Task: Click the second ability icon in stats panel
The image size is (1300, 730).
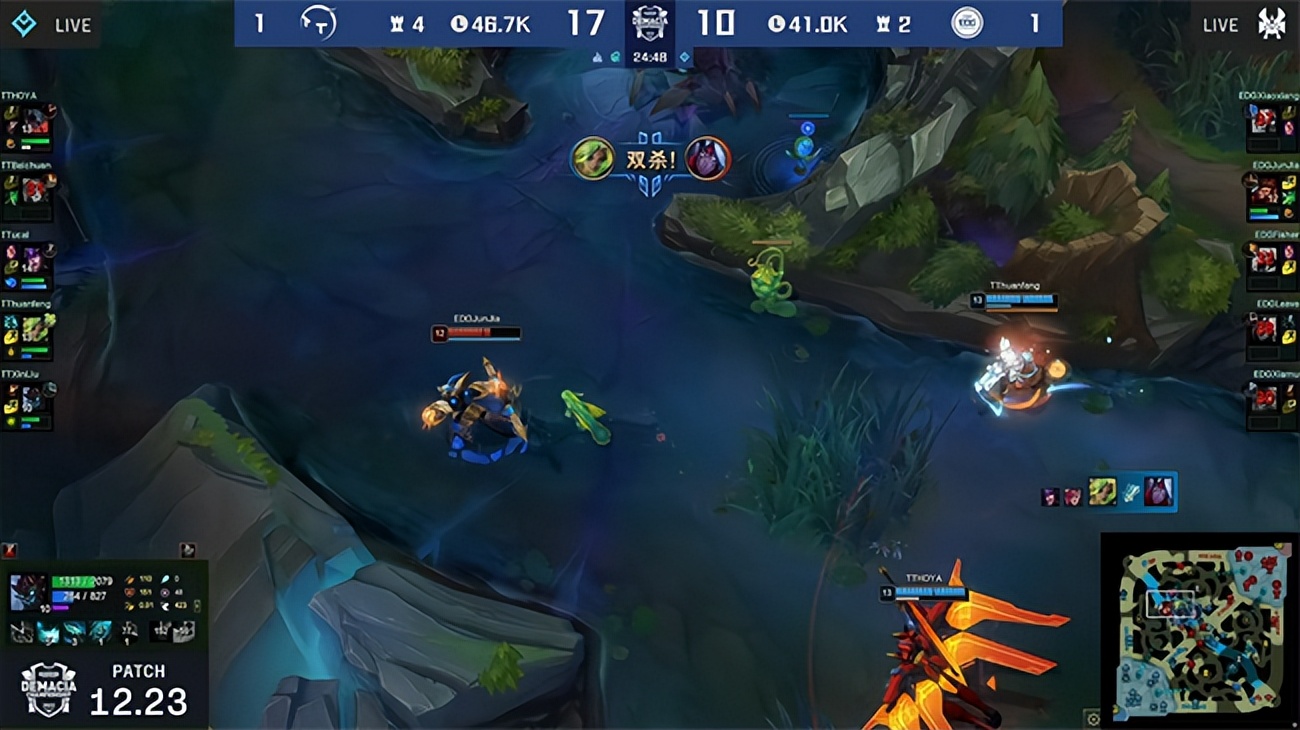Action: click(x=48, y=631)
